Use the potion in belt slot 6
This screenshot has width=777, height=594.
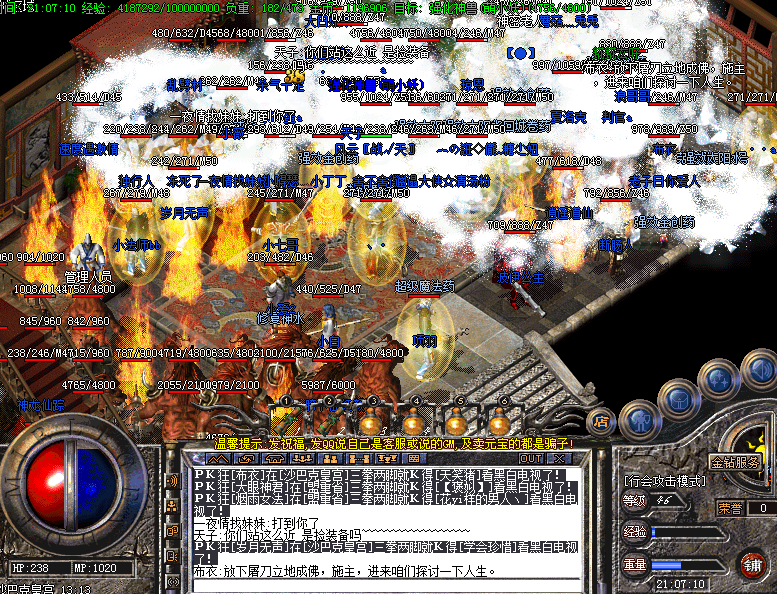[x=499, y=418]
